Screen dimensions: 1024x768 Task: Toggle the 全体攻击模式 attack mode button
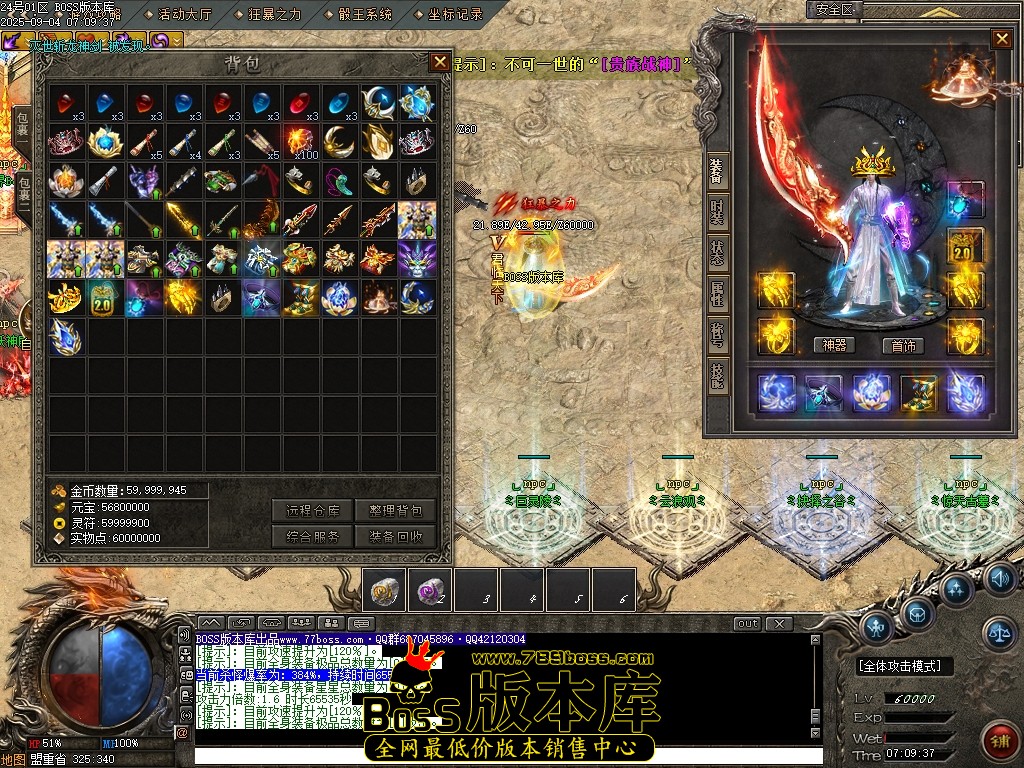click(x=905, y=666)
